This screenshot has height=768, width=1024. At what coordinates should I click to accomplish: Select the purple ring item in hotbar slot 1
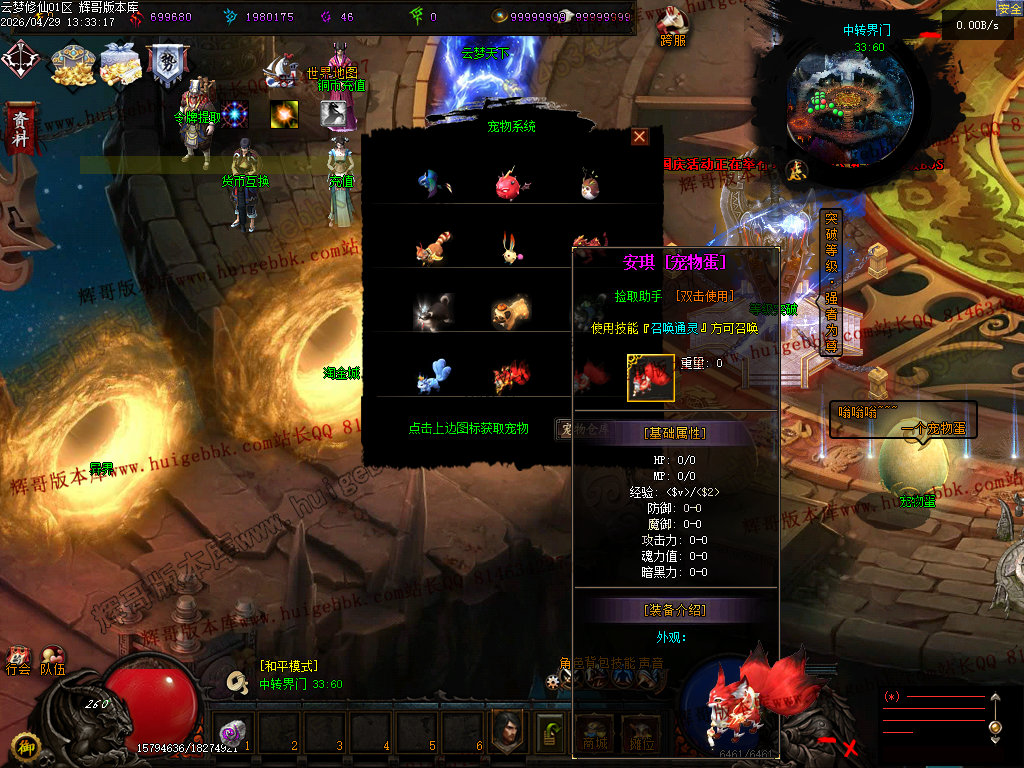[x=232, y=731]
